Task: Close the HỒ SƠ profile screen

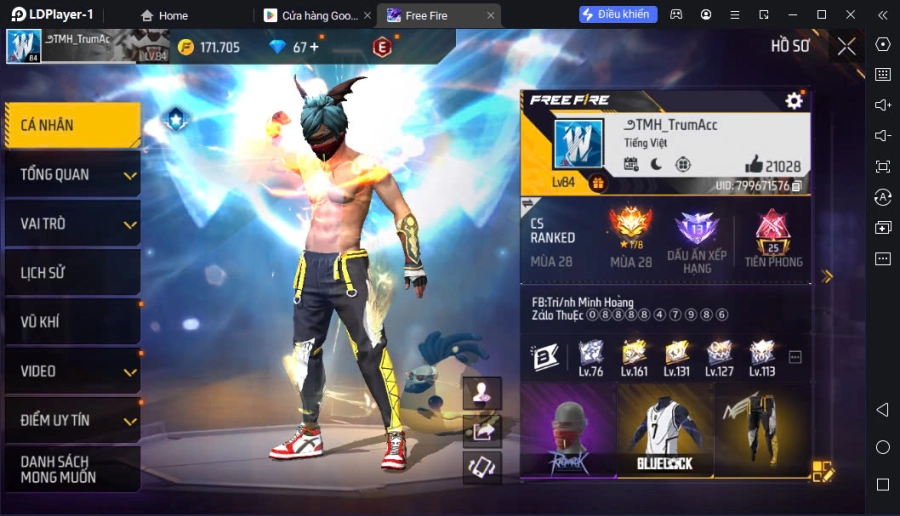Action: click(846, 46)
